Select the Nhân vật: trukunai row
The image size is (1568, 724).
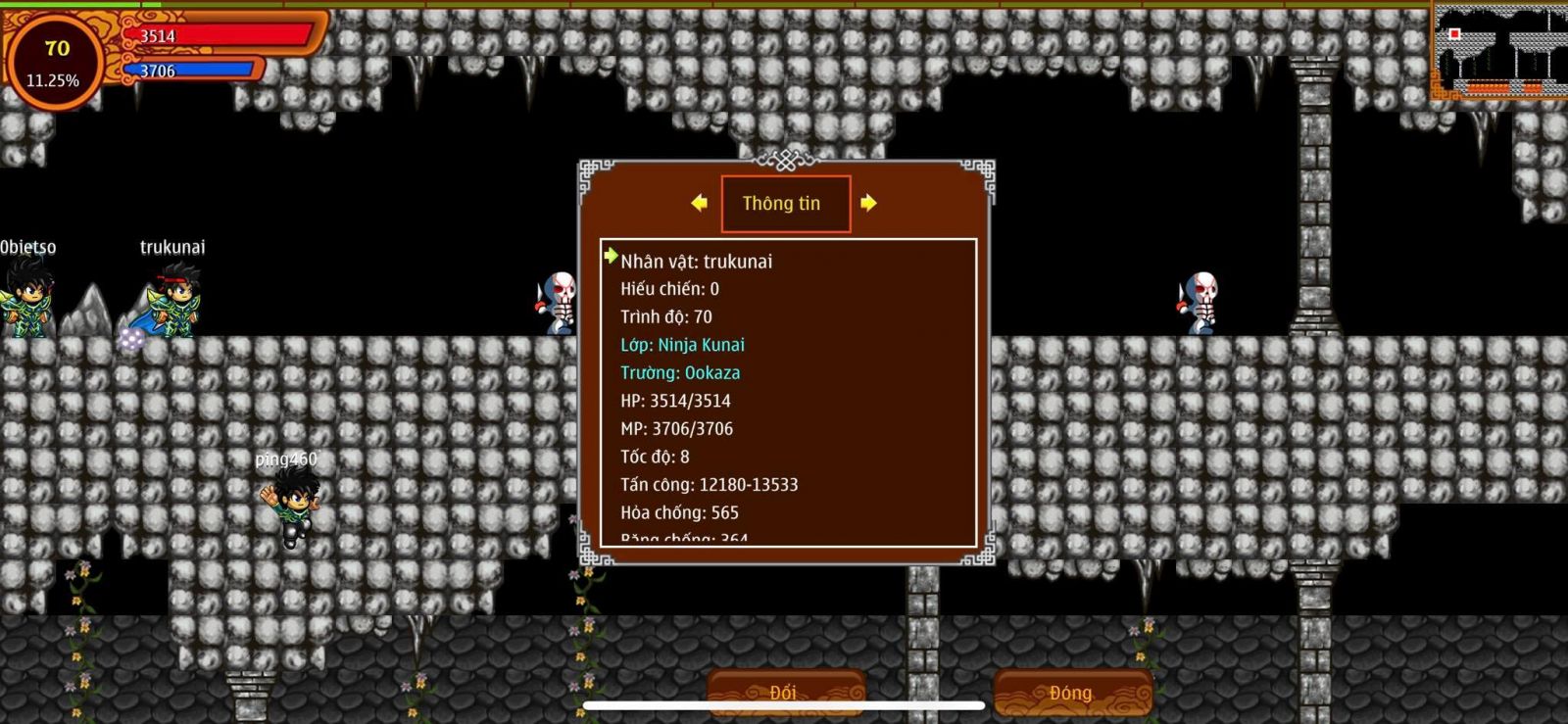(696, 262)
